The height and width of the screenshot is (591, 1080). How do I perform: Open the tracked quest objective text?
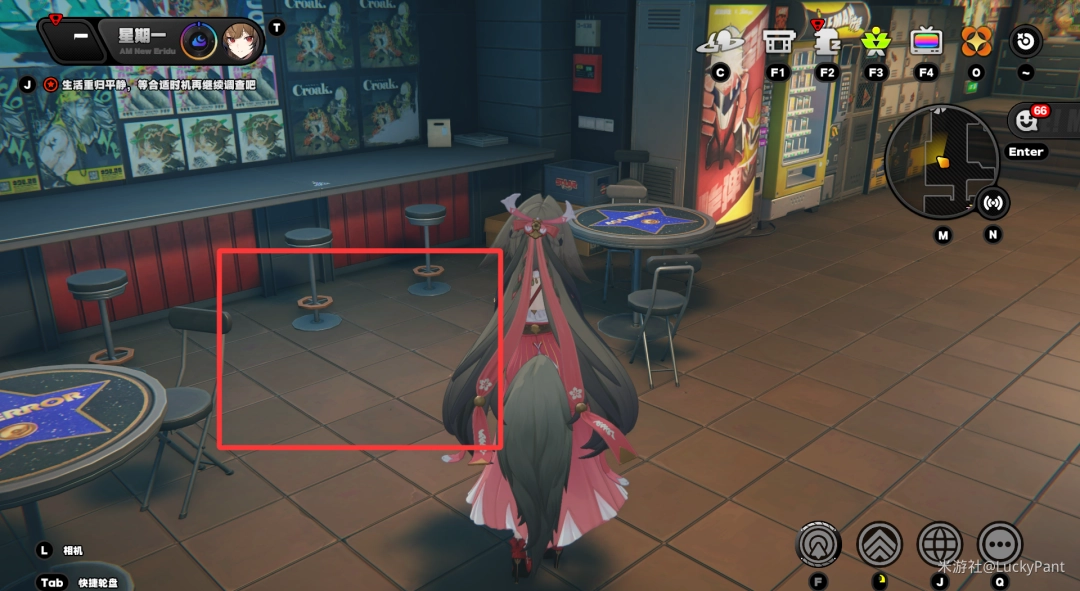coord(150,85)
